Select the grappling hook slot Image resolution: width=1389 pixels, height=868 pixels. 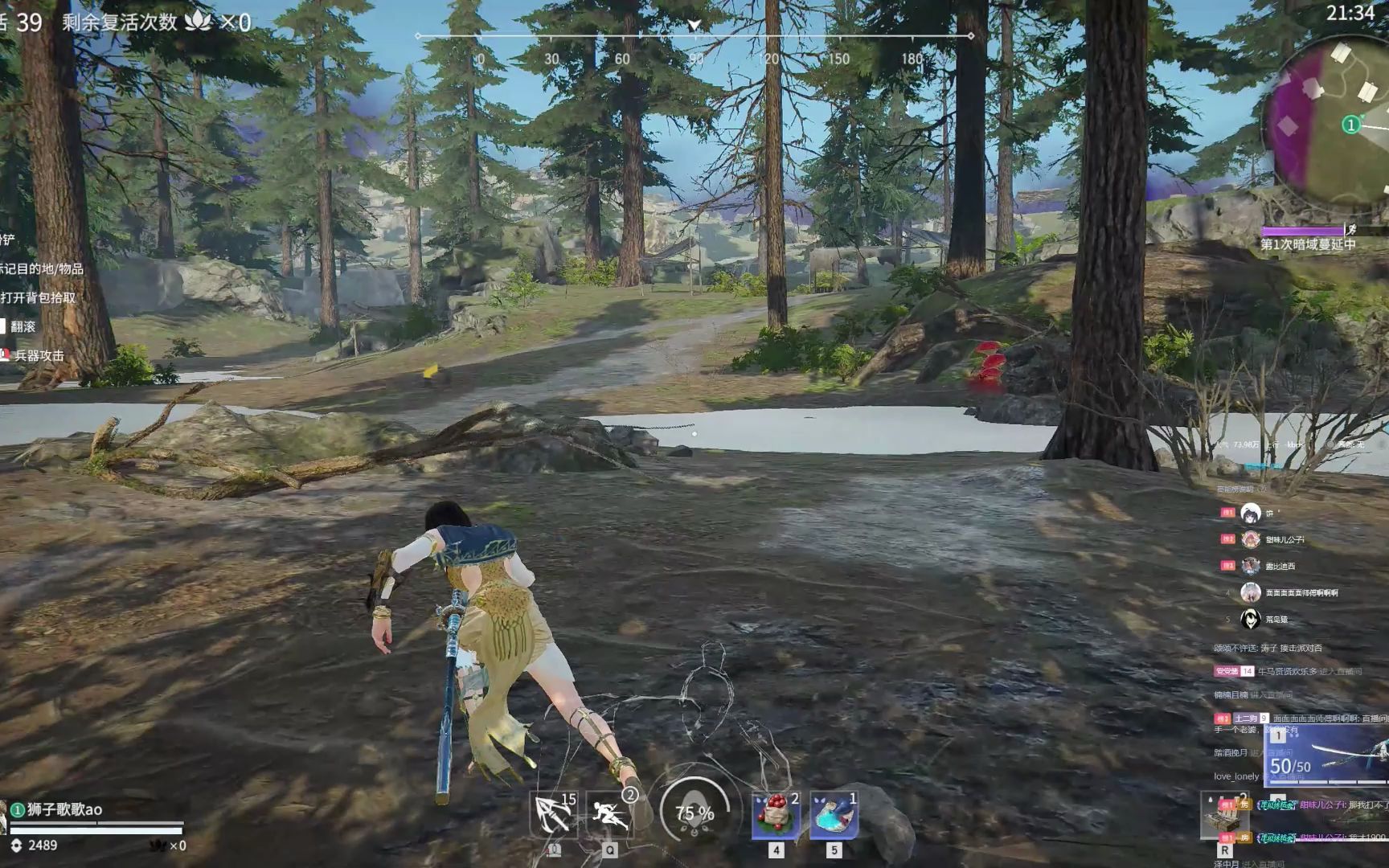(x=554, y=814)
